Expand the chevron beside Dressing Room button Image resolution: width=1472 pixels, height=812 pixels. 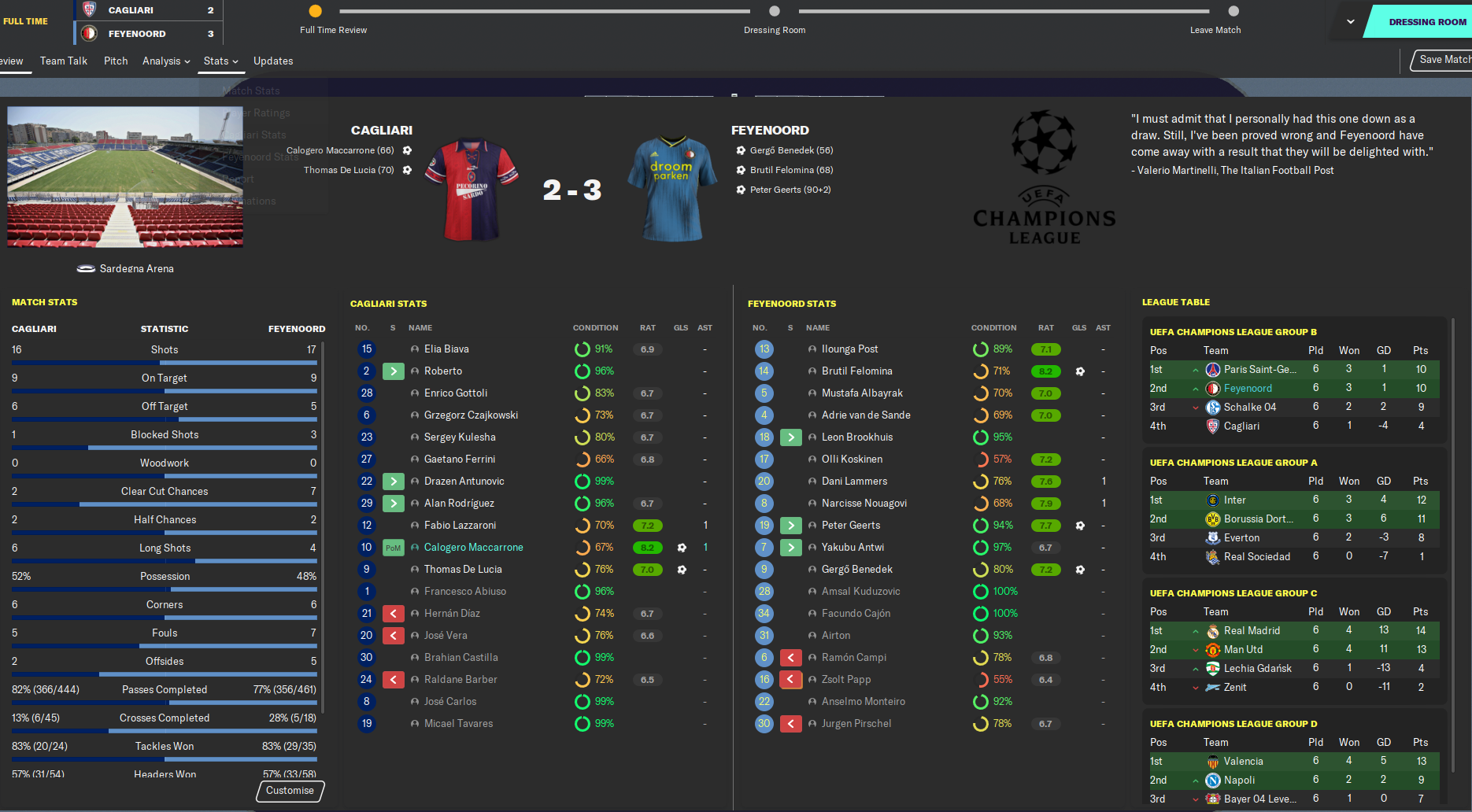1351,22
